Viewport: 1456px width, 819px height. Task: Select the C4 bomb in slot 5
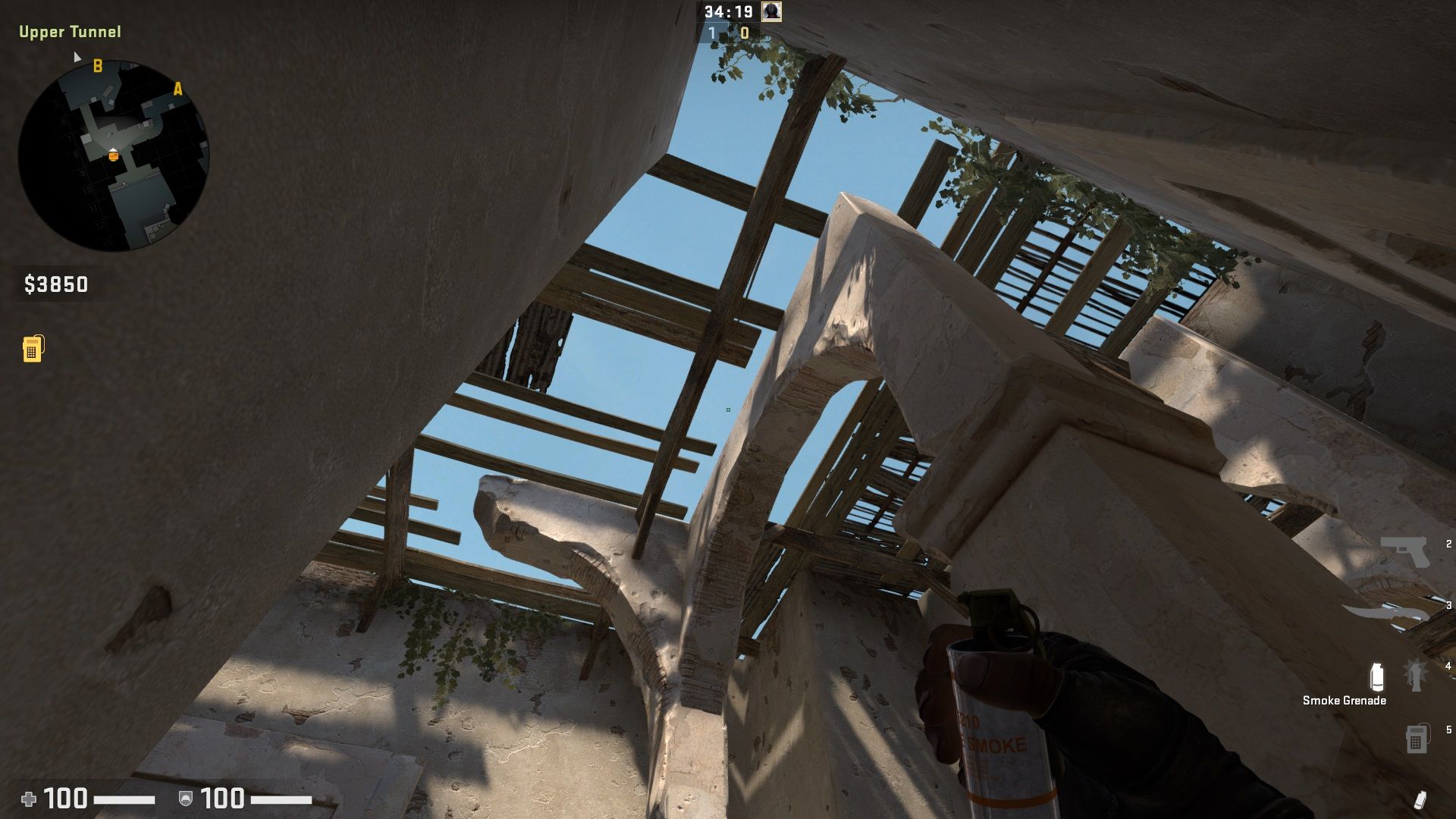[x=1417, y=739]
